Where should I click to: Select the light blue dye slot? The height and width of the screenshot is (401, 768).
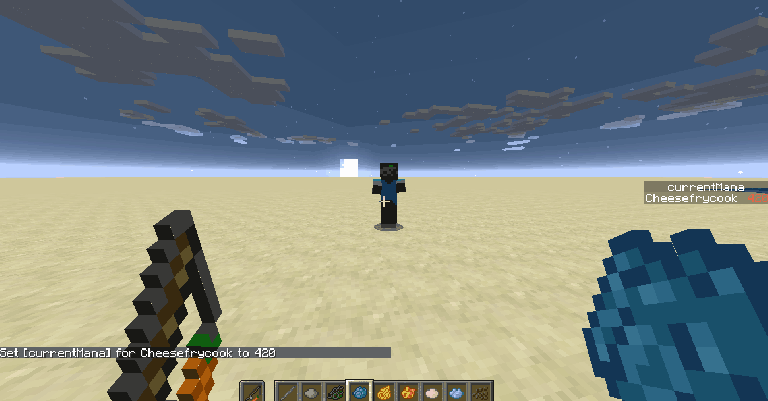tap(455, 392)
